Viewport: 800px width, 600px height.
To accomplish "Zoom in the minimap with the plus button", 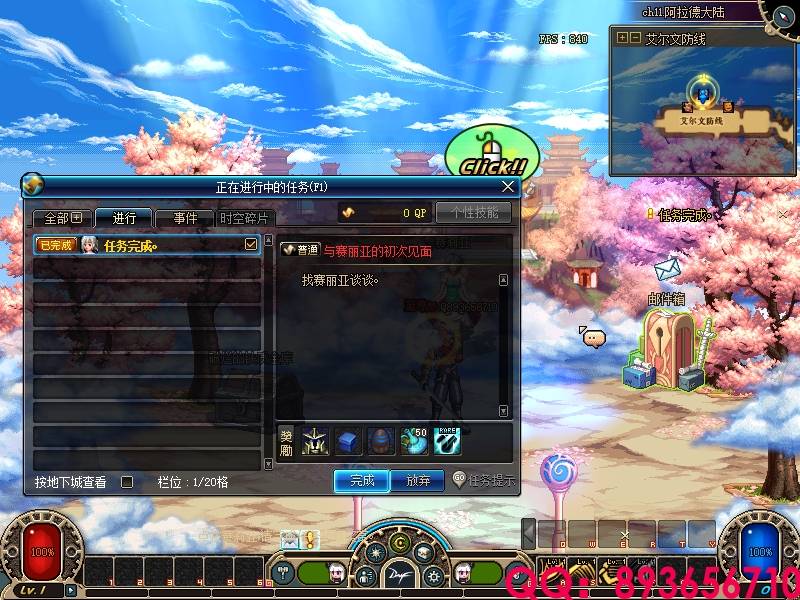I will click(x=622, y=38).
